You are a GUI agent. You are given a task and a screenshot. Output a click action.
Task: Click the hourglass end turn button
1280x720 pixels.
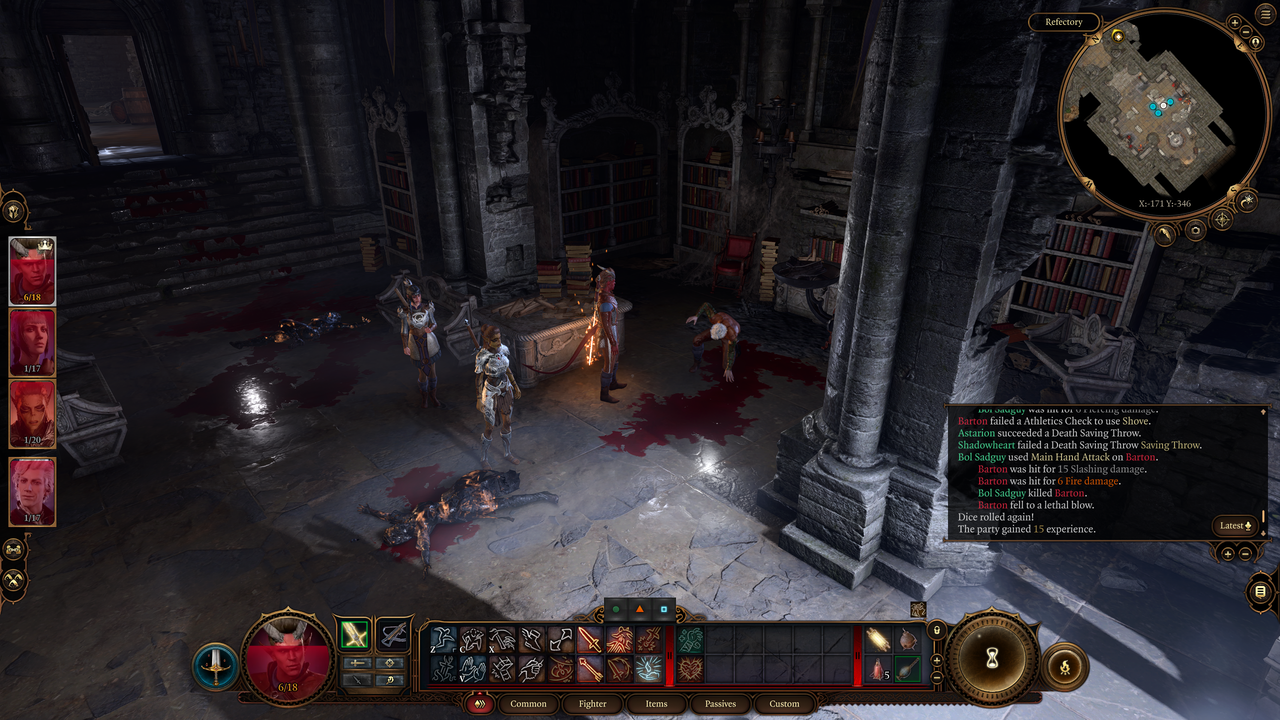pos(992,659)
